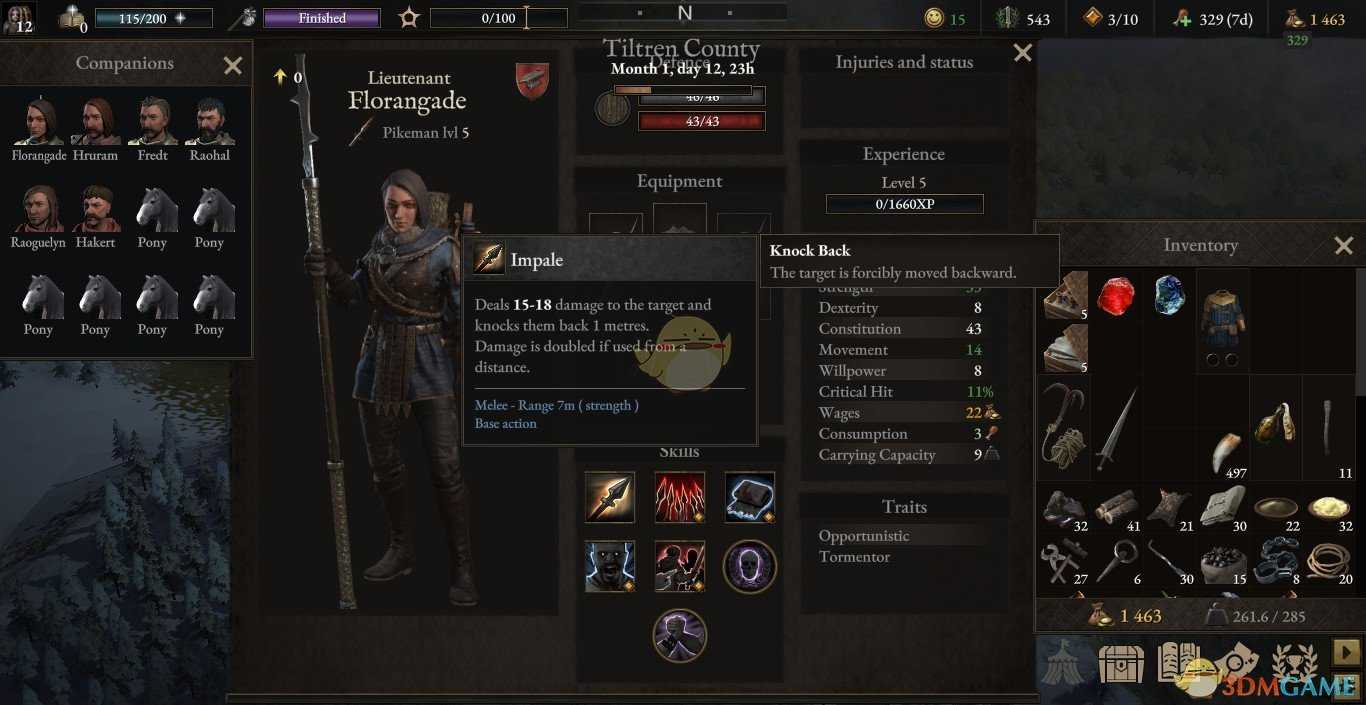The height and width of the screenshot is (705, 1366).
Task: Select companion Hruram's portrait
Action: pos(96,122)
